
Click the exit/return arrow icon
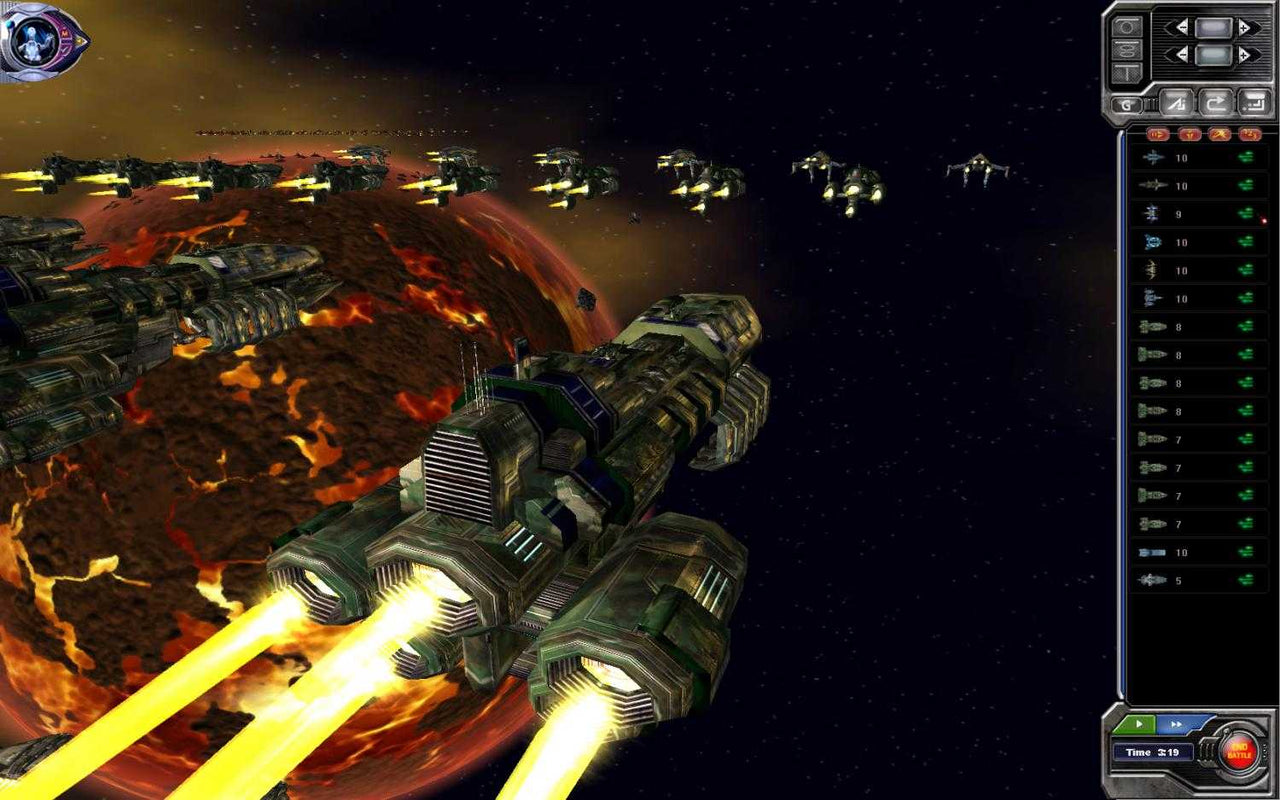(1253, 103)
